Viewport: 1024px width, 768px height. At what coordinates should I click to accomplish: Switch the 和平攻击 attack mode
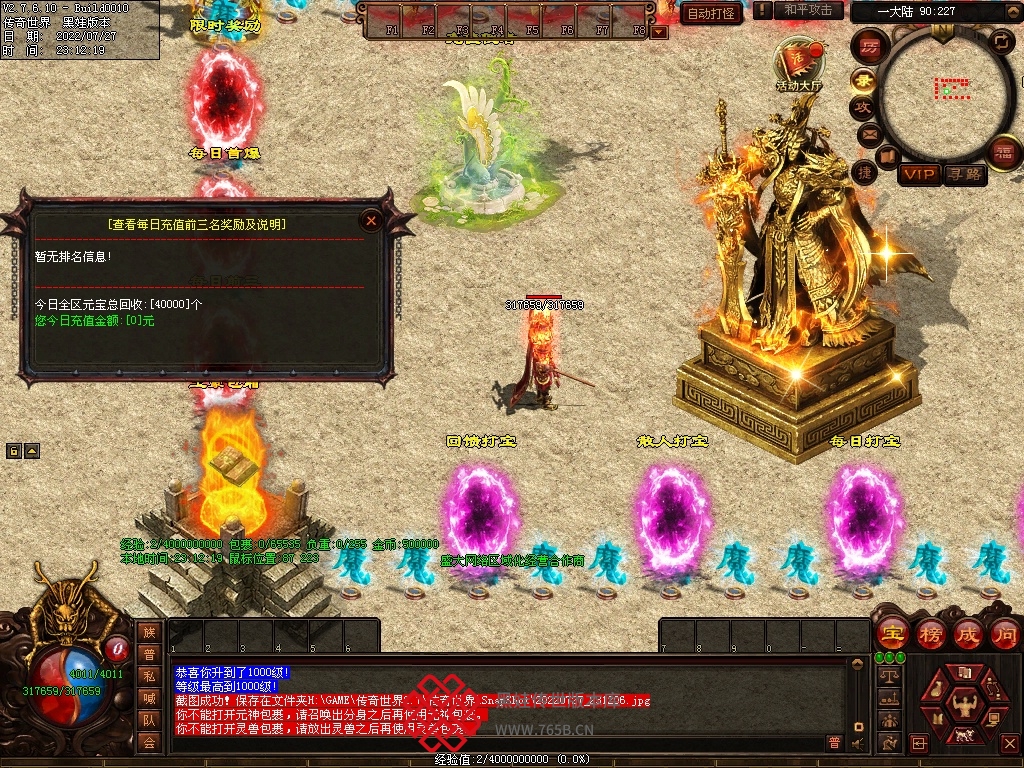click(809, 10)
